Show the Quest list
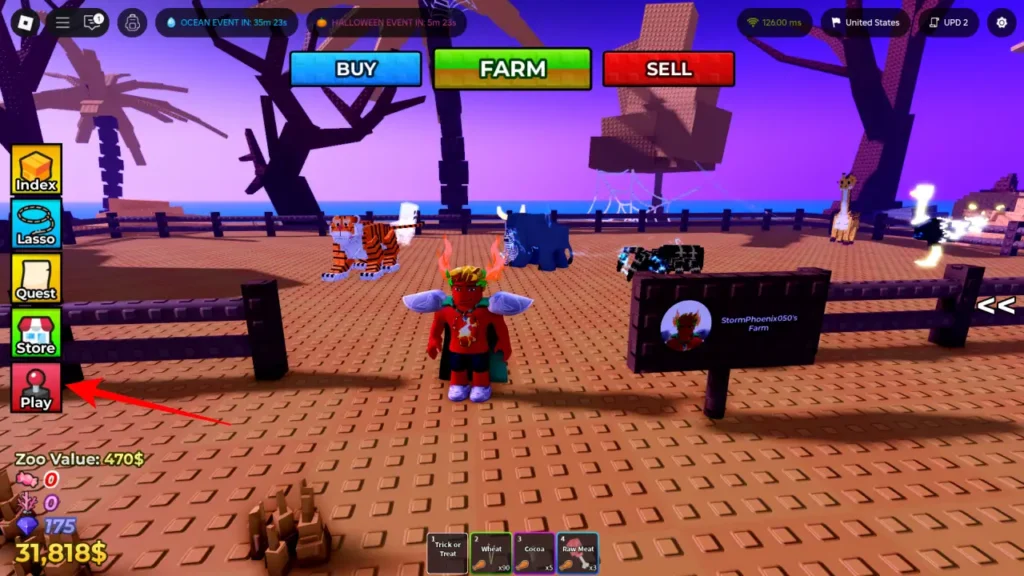 37,278
